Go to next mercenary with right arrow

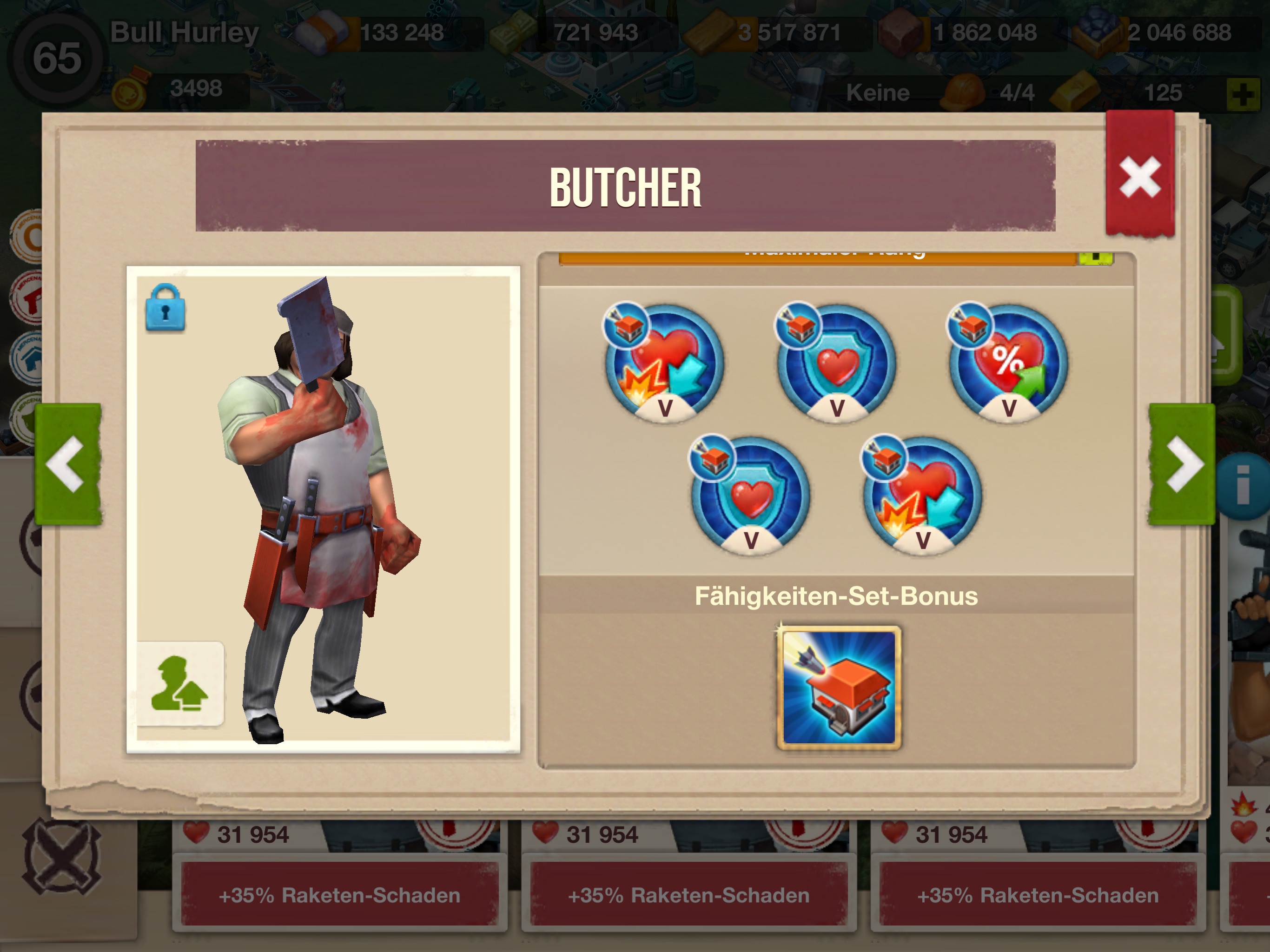[1182, 464]
